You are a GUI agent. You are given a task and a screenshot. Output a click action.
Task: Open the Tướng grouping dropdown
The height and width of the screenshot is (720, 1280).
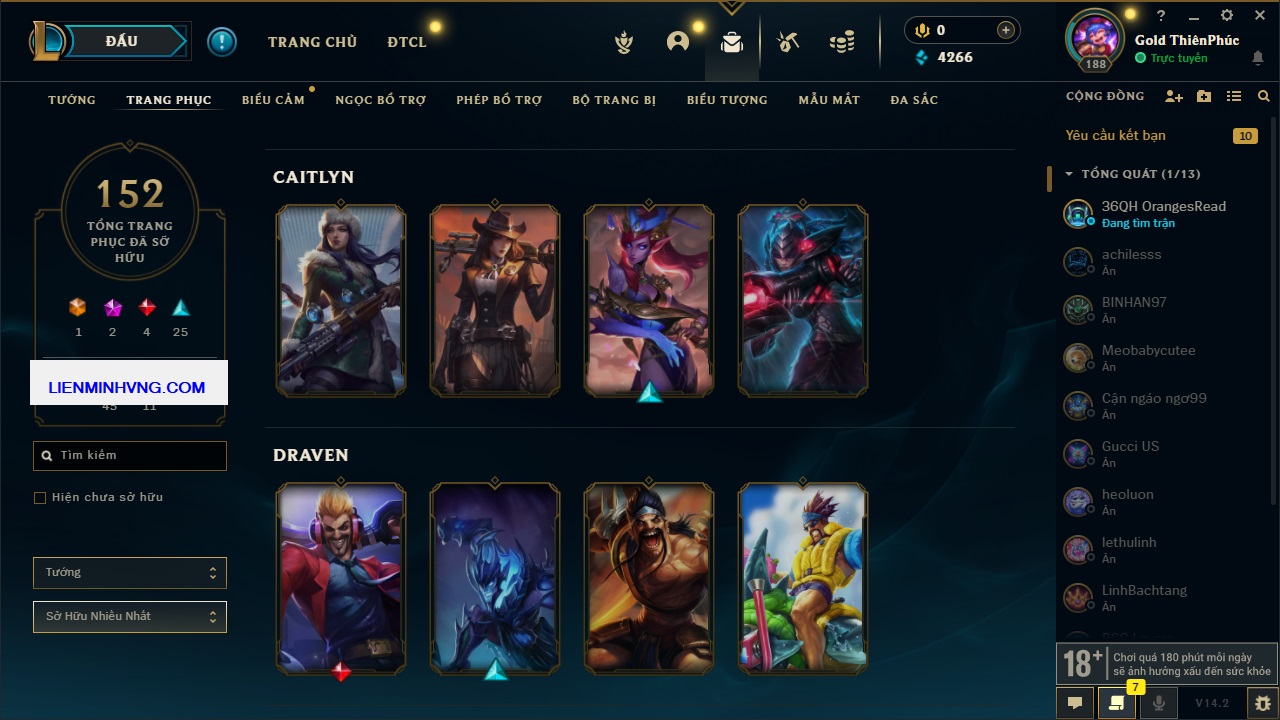point(130,573)
